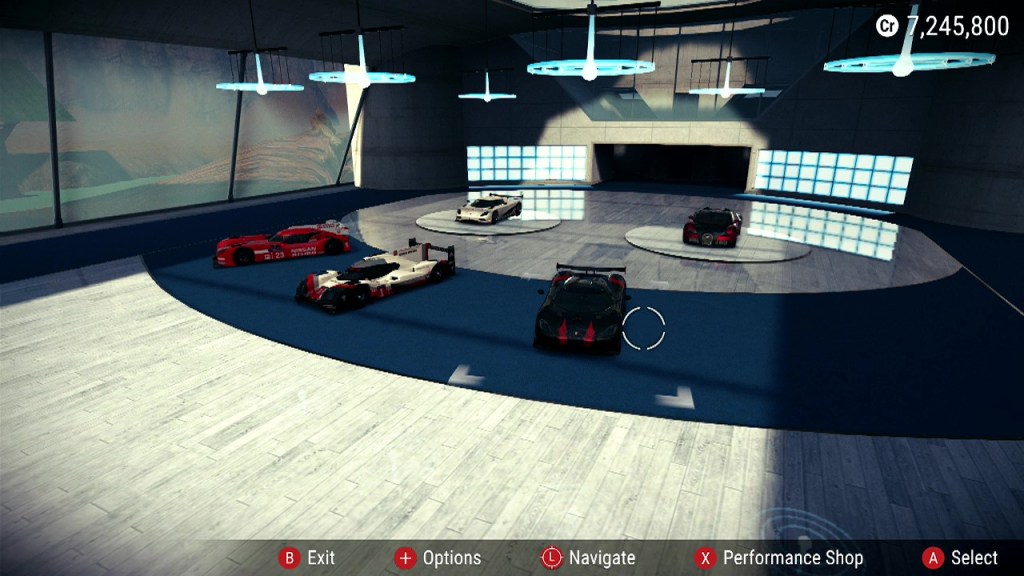Pick the black car with red stripes
Screen dimensions: 1024x576
(x=581, y=309)
